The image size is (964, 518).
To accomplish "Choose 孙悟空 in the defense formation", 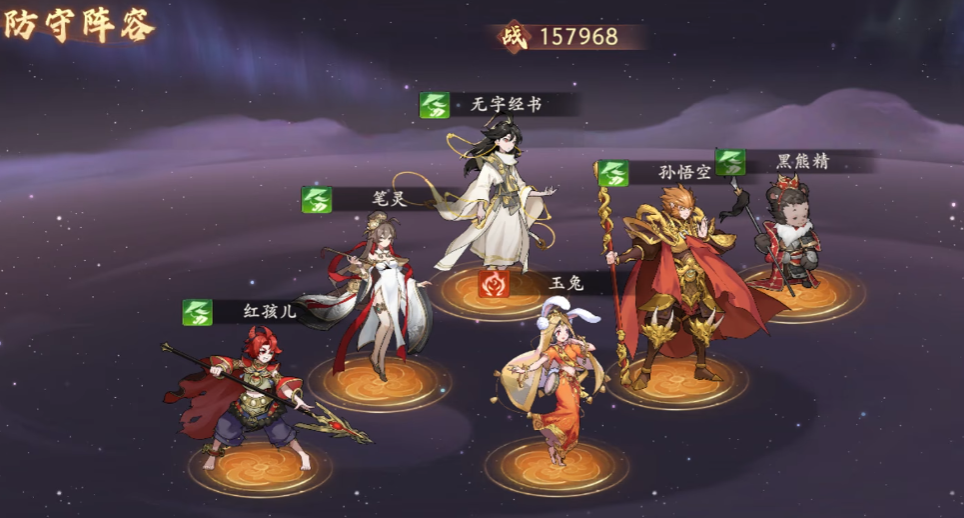I will (676, 290).
